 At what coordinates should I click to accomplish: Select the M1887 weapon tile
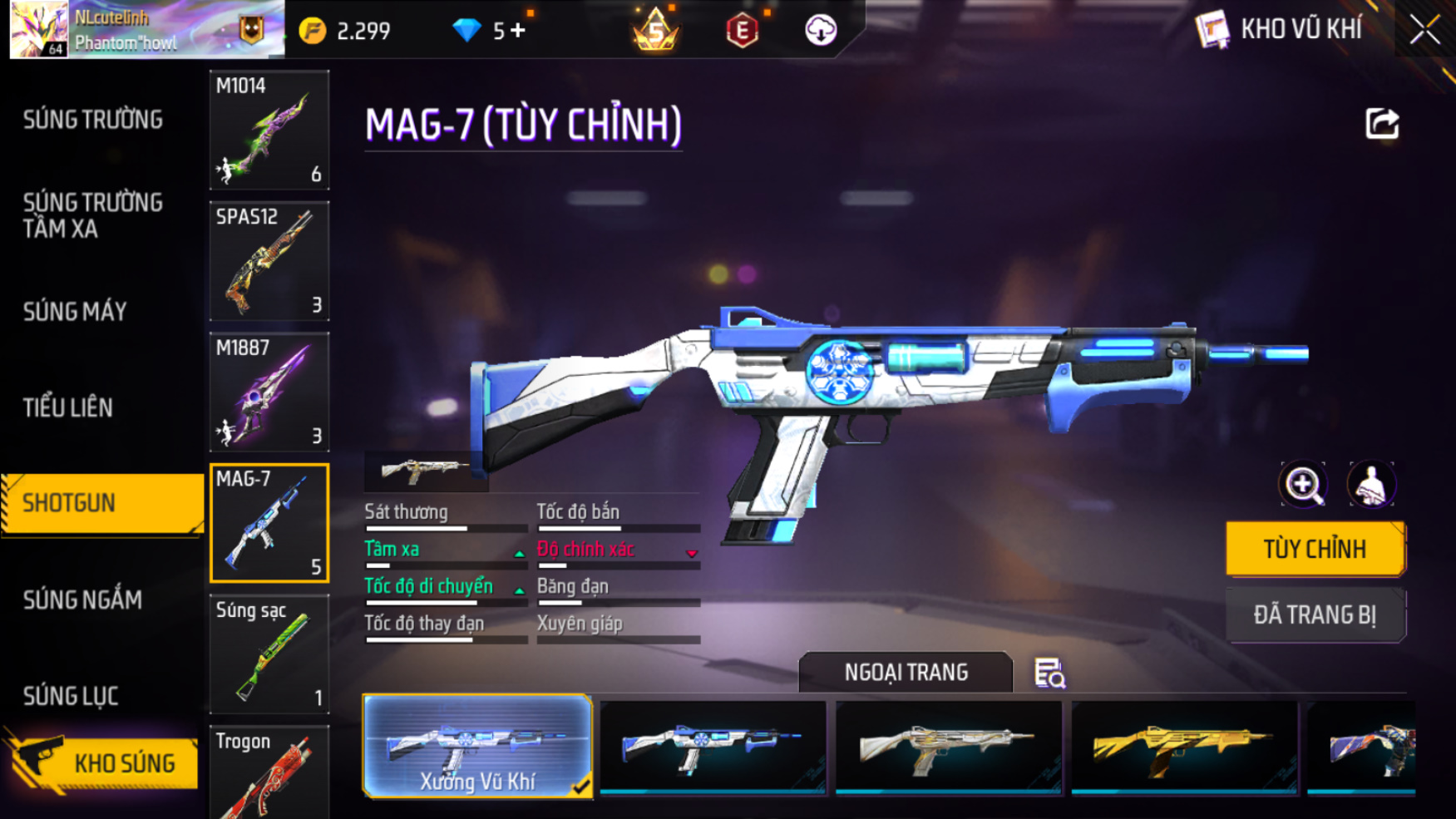click(x=269, y=392)
